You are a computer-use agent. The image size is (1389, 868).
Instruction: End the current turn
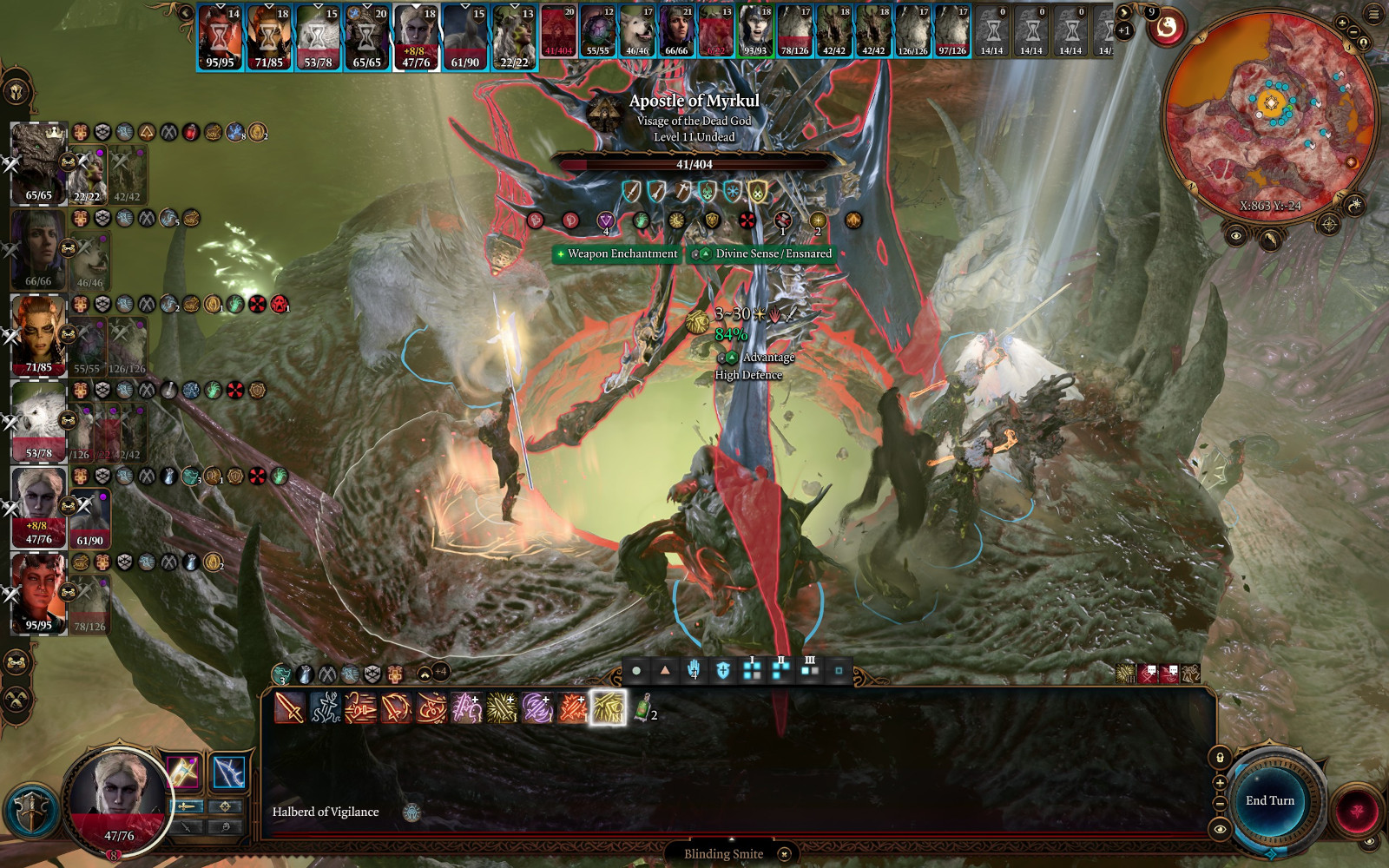[x=1269, y=801]
